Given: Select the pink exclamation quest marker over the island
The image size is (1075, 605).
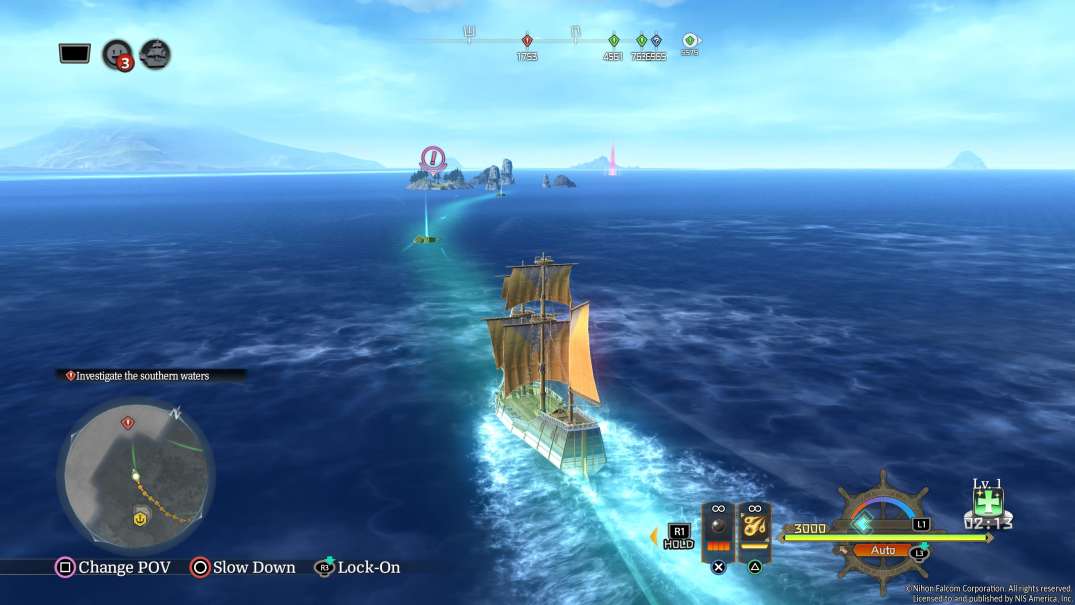Looking at the screenshot, I should [x=432, y=157].
